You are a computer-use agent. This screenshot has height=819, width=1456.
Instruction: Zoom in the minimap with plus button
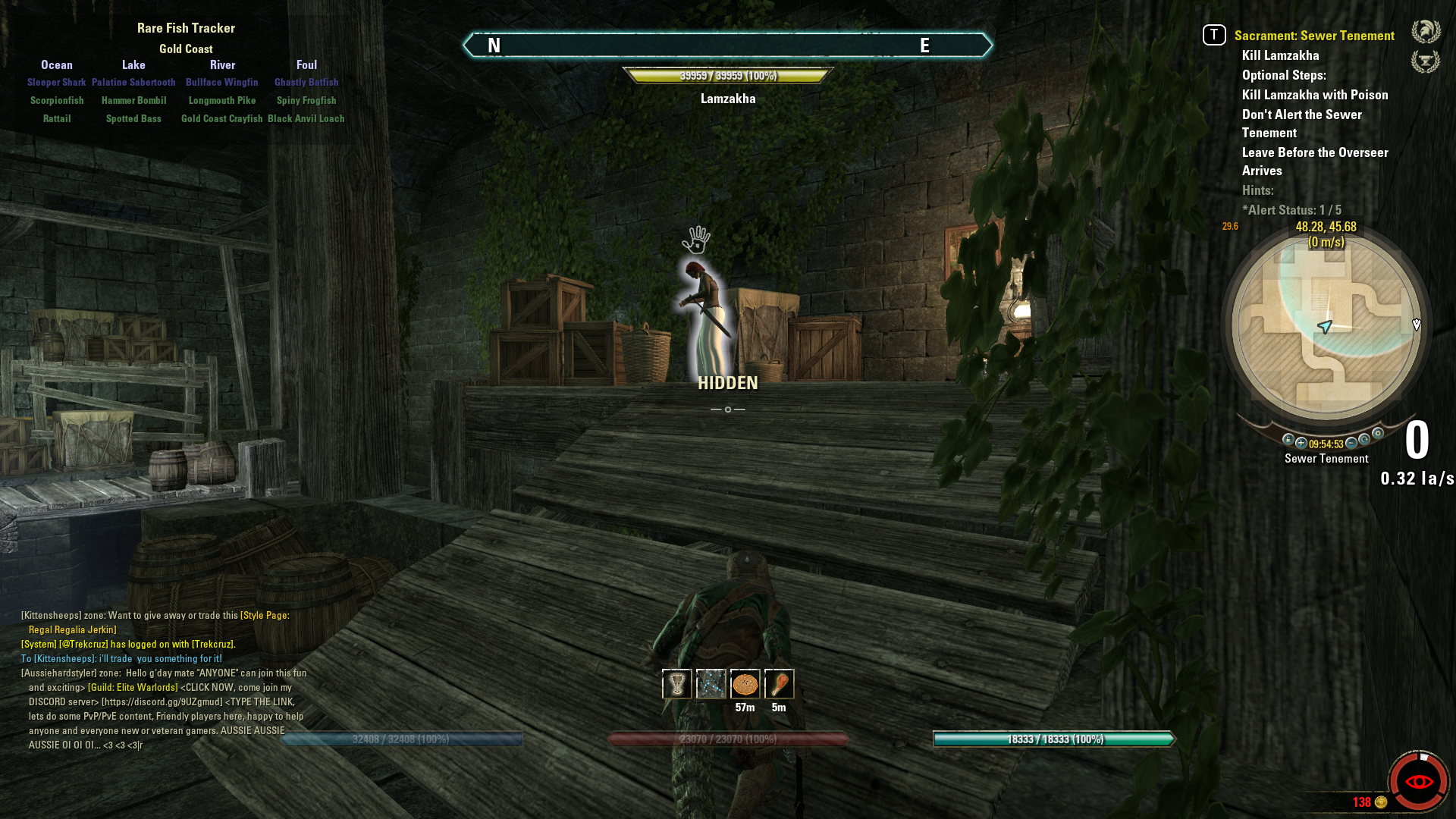(1301, 443)
